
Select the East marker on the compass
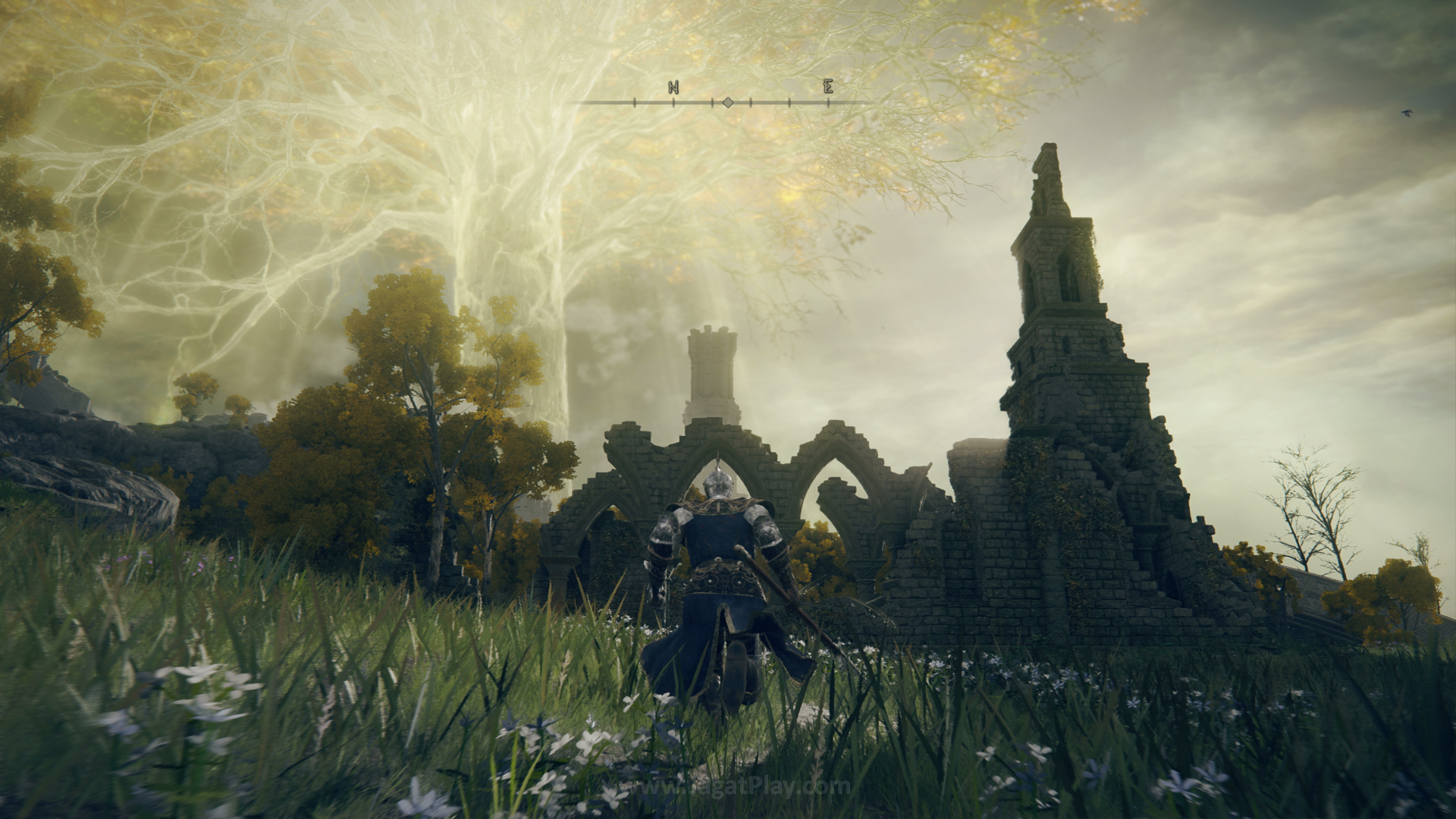point(828,87)
